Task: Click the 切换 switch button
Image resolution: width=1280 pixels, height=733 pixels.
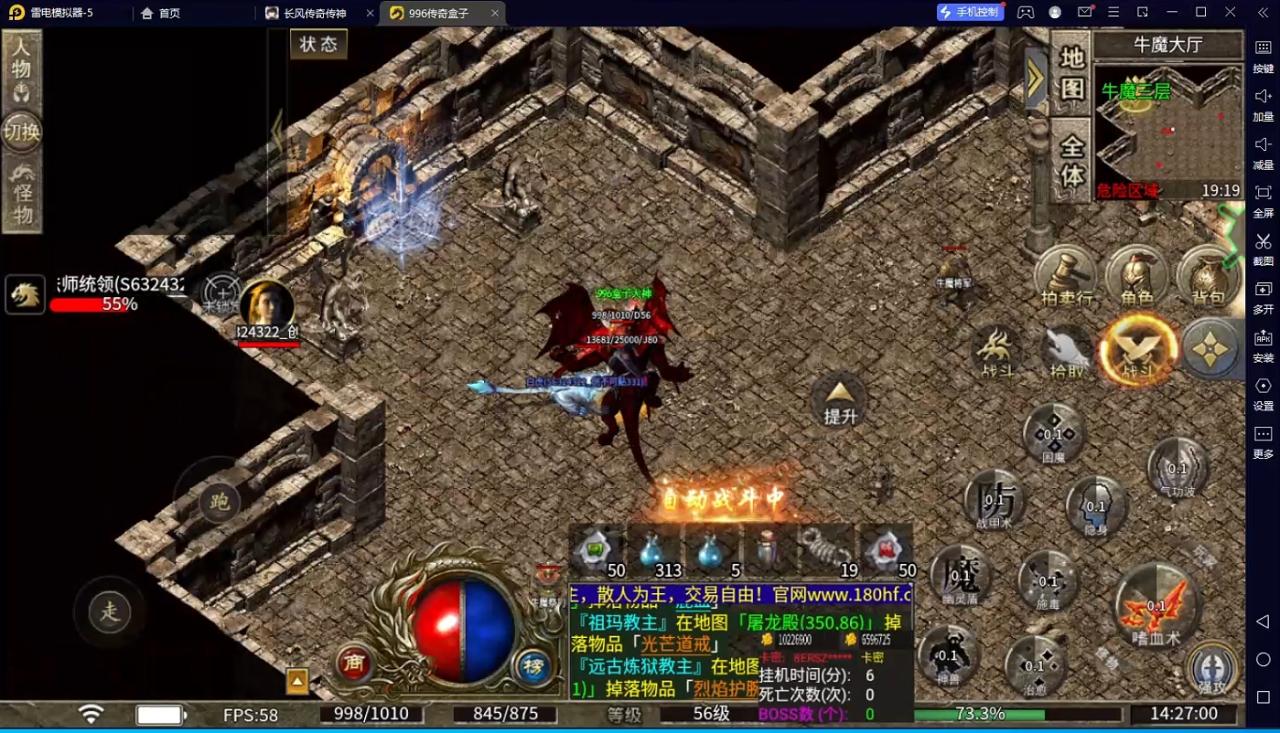Action: [21, 131]
